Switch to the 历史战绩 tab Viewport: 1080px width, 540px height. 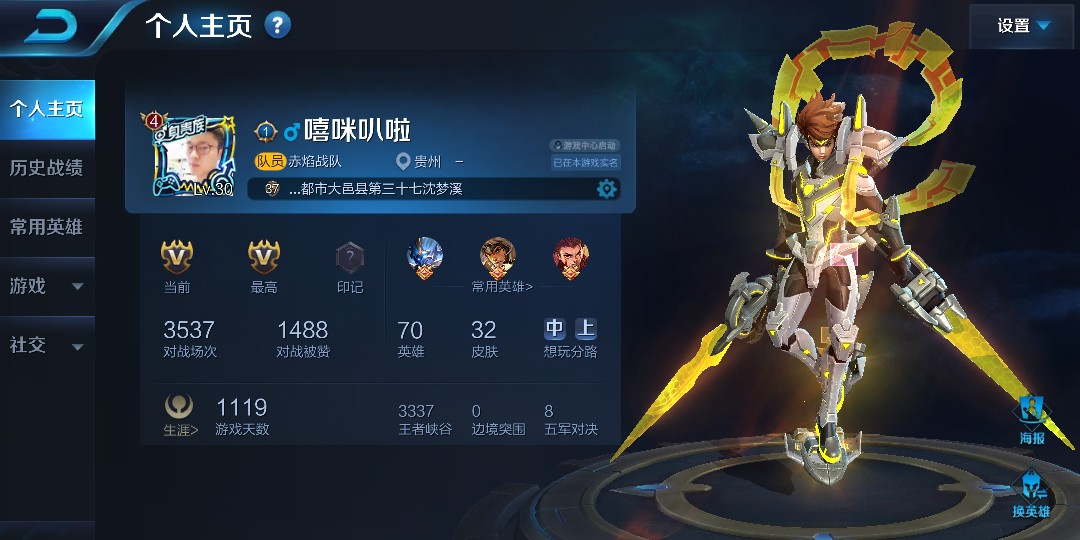(x=47, y=168)
